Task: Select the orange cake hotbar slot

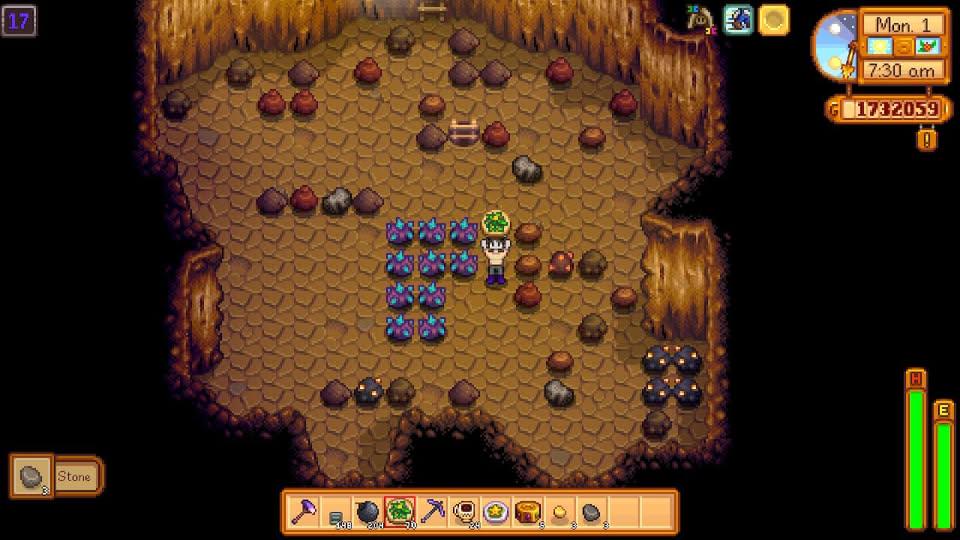Action: tap(527, 511)
